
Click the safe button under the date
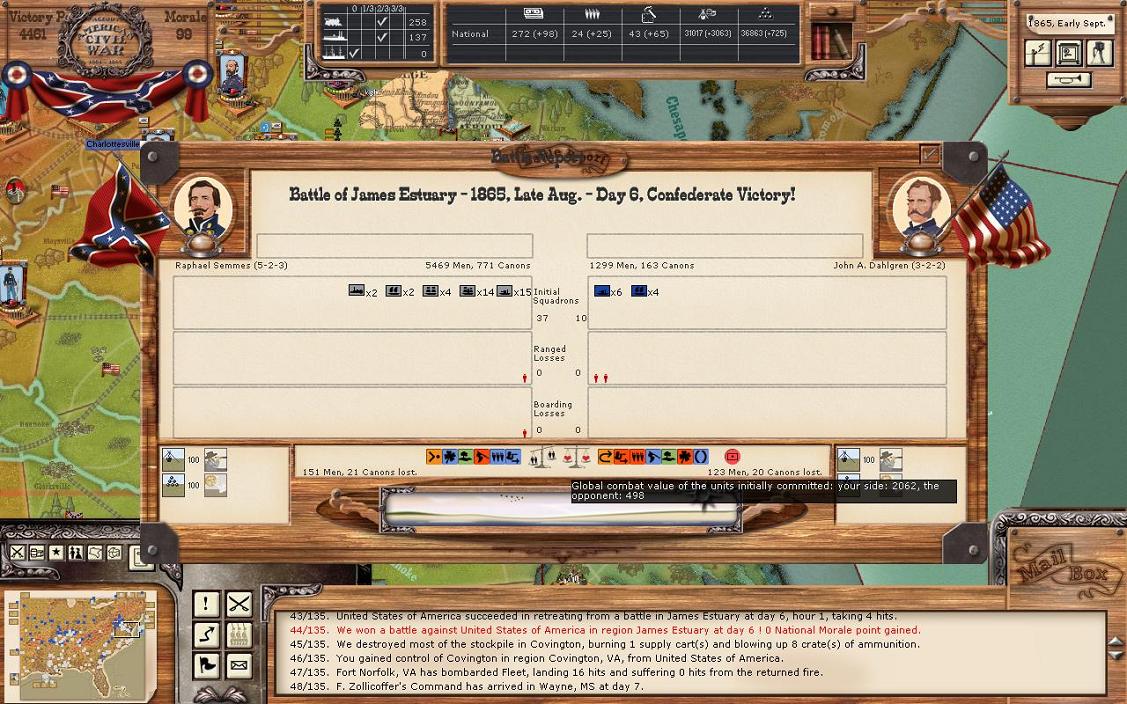coord(1069,53)
